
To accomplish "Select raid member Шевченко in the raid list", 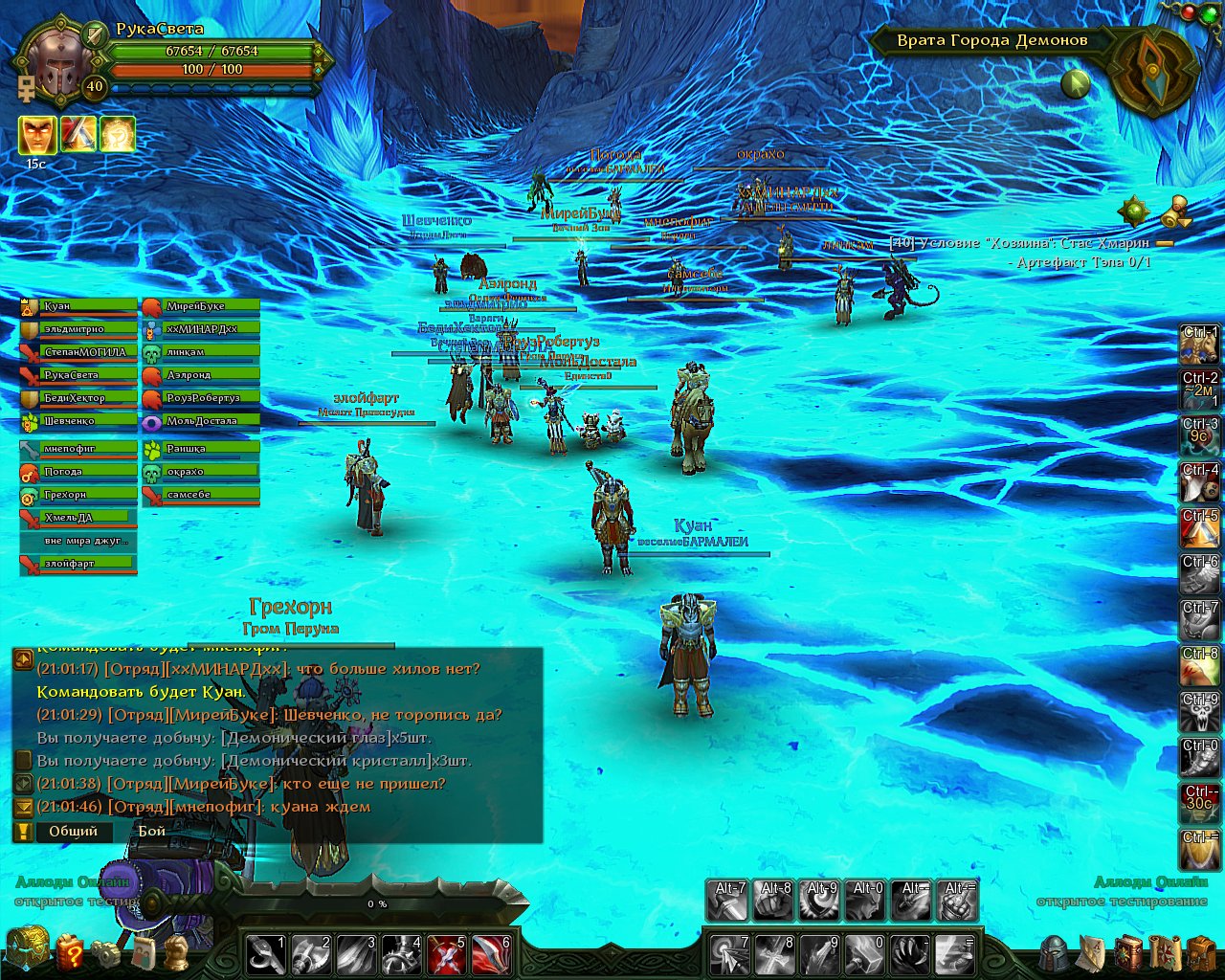I will click(x=78, y=421).
